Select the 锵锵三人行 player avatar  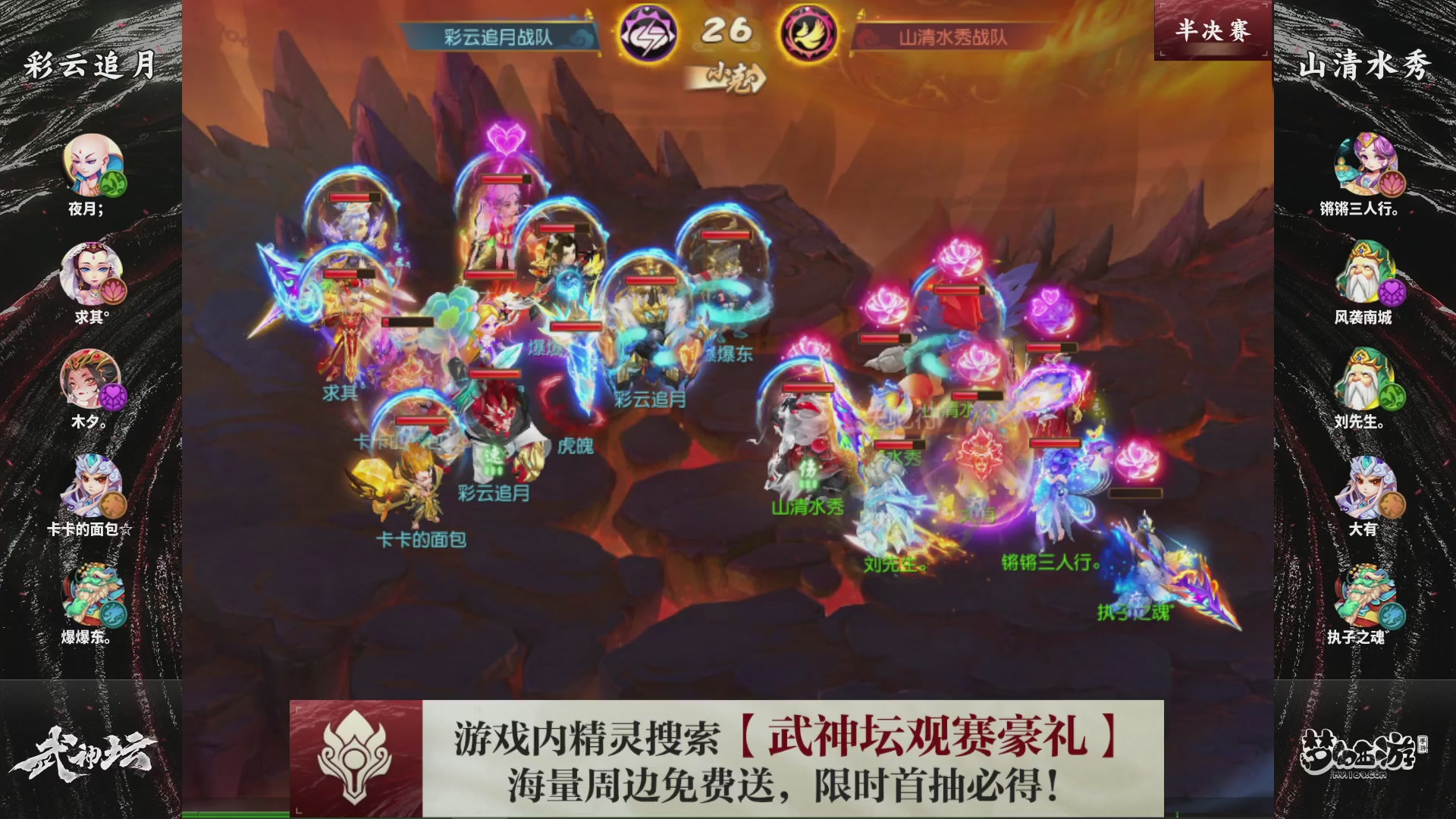click(x=1365, y=163)
